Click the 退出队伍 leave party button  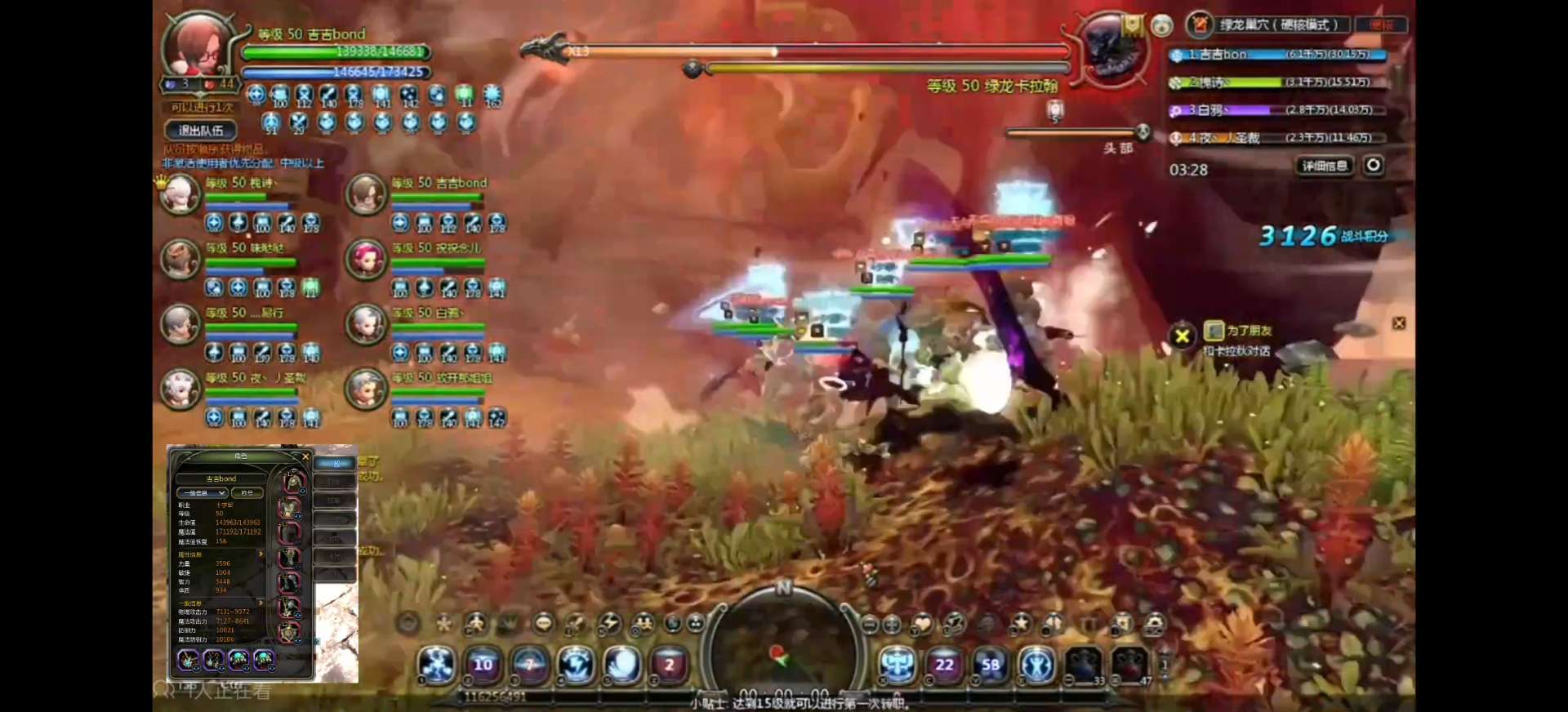(201, 131)
